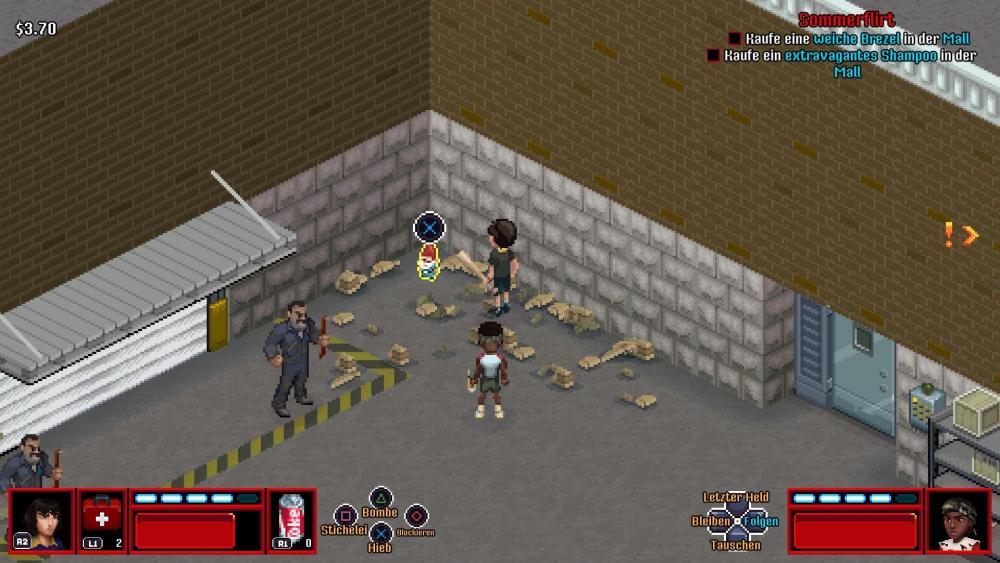Select the dark-haired character portrait
The width and height of the screenshot is (1000, 563).
42,520
